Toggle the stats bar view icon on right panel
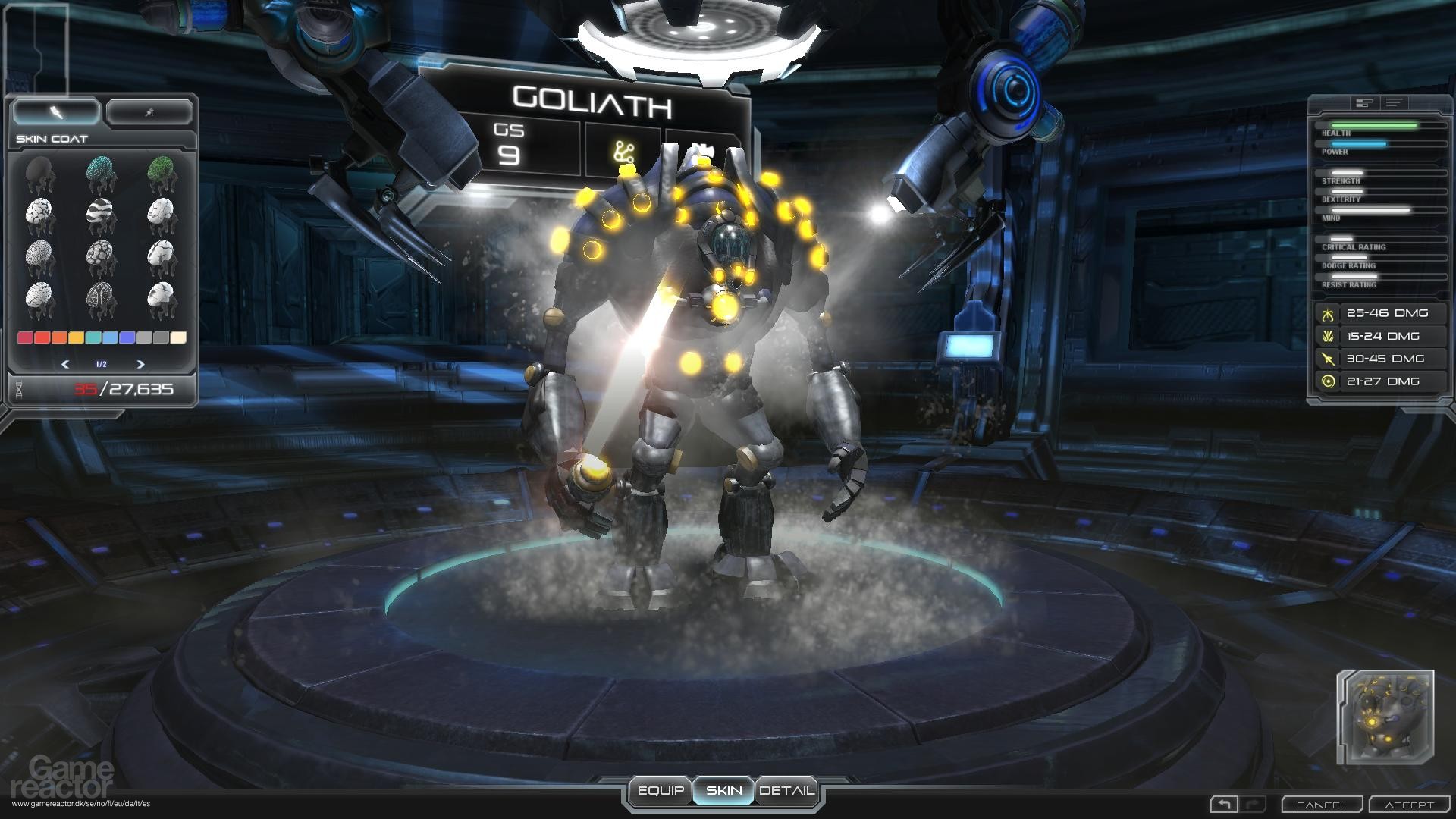The image size is (1456, 819). tap(1364, 102)
